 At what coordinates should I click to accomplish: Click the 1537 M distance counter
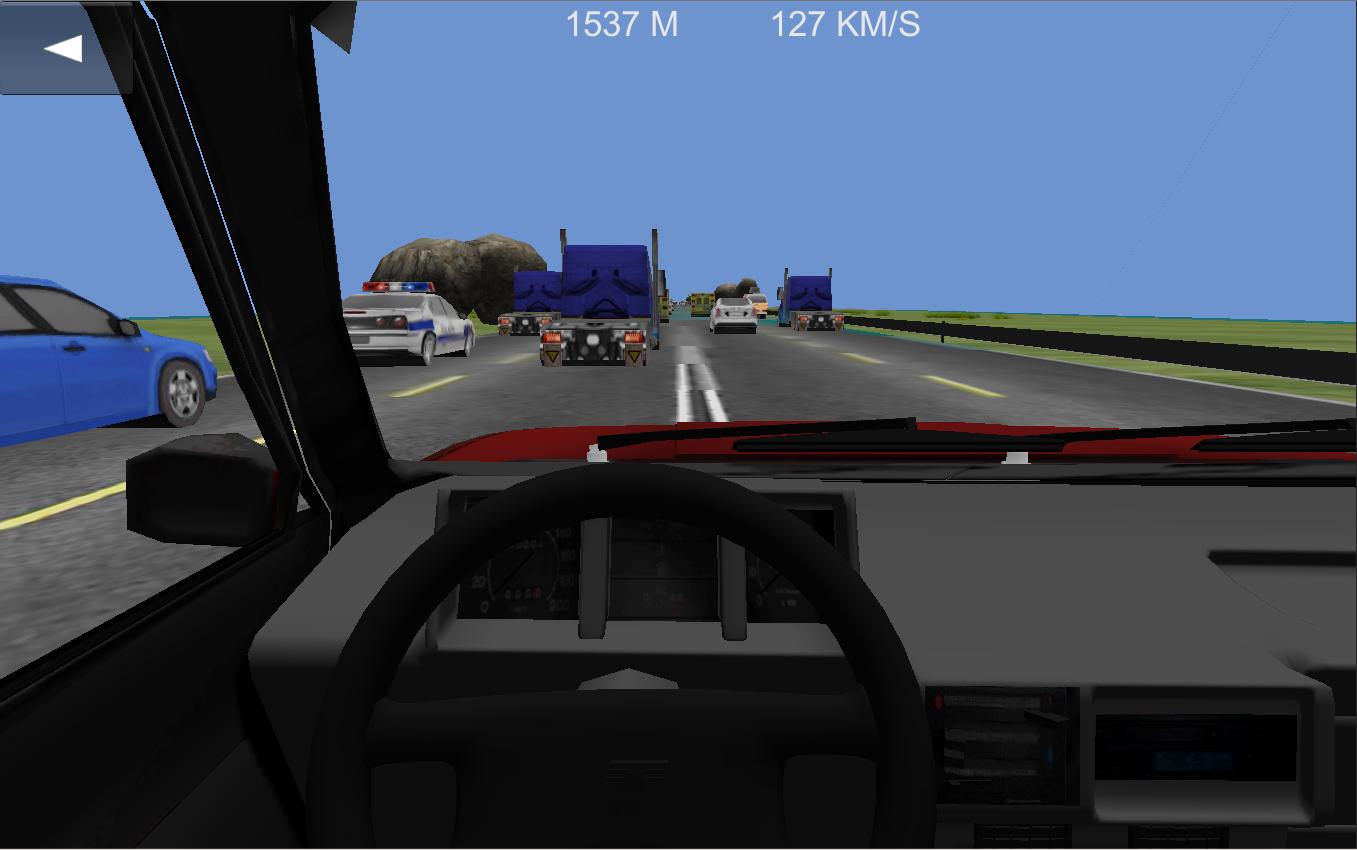(620, 26)
